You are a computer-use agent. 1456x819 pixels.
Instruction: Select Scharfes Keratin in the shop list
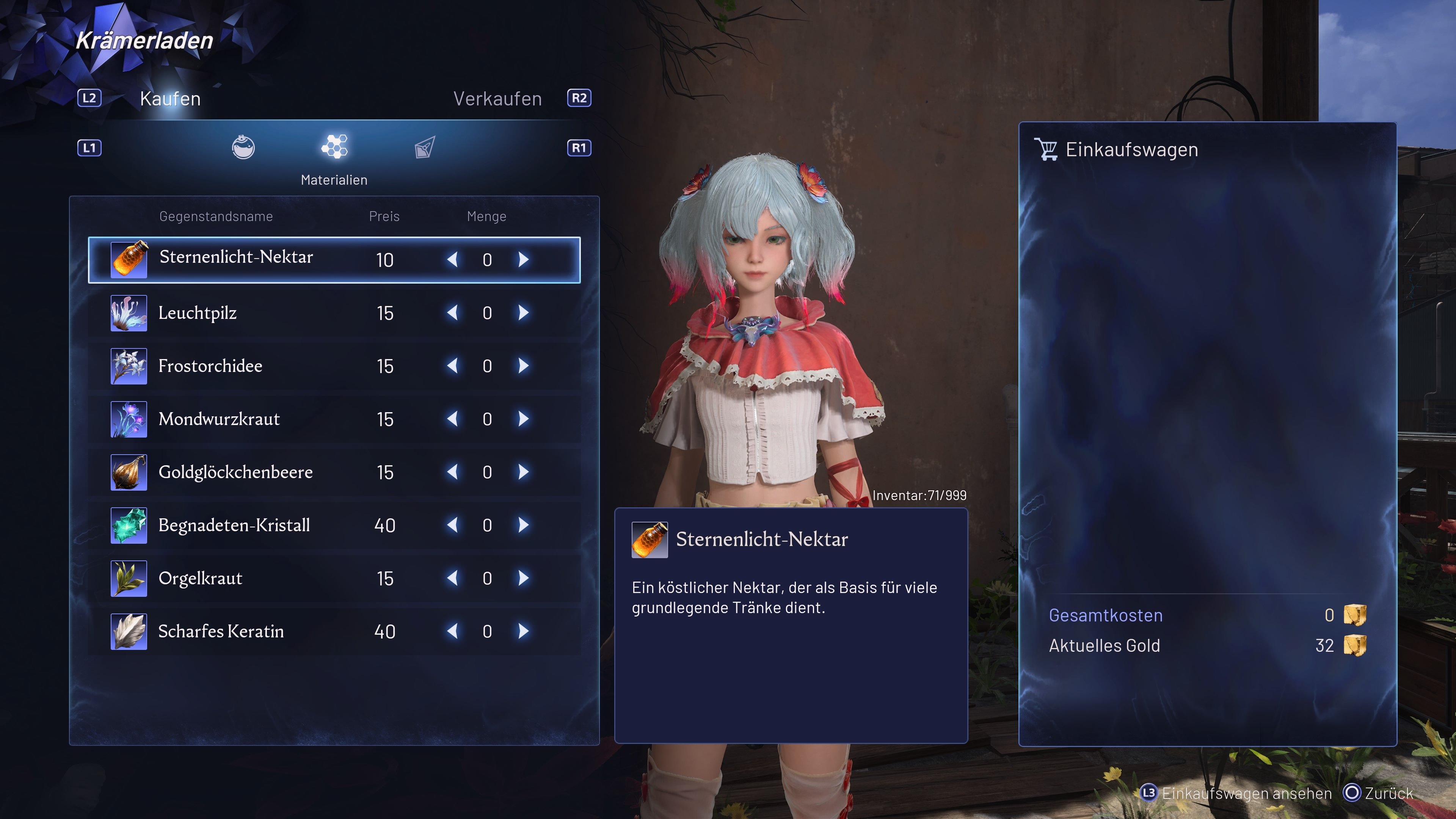[x=220, y=631]
